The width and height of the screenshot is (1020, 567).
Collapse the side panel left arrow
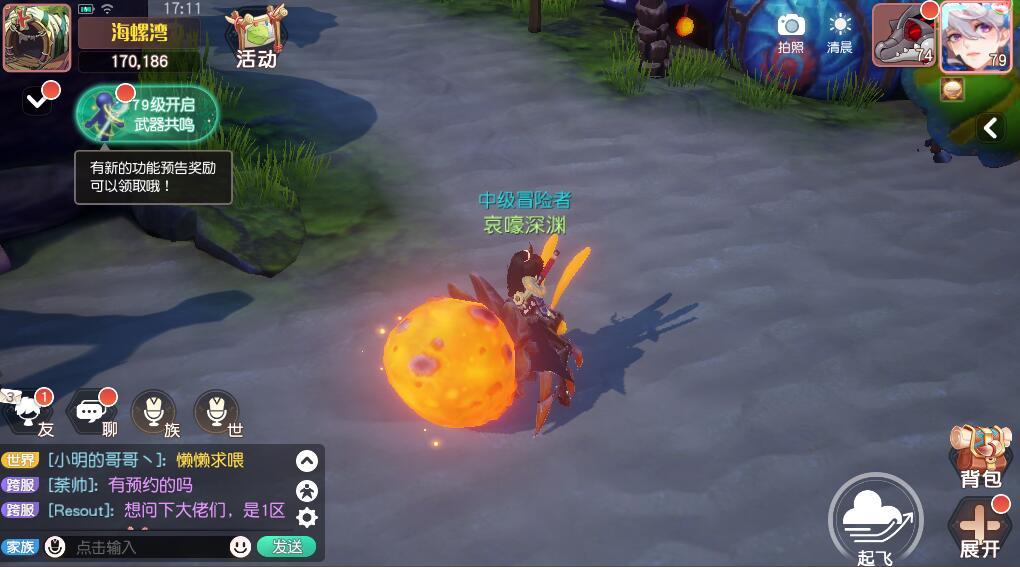991,128
